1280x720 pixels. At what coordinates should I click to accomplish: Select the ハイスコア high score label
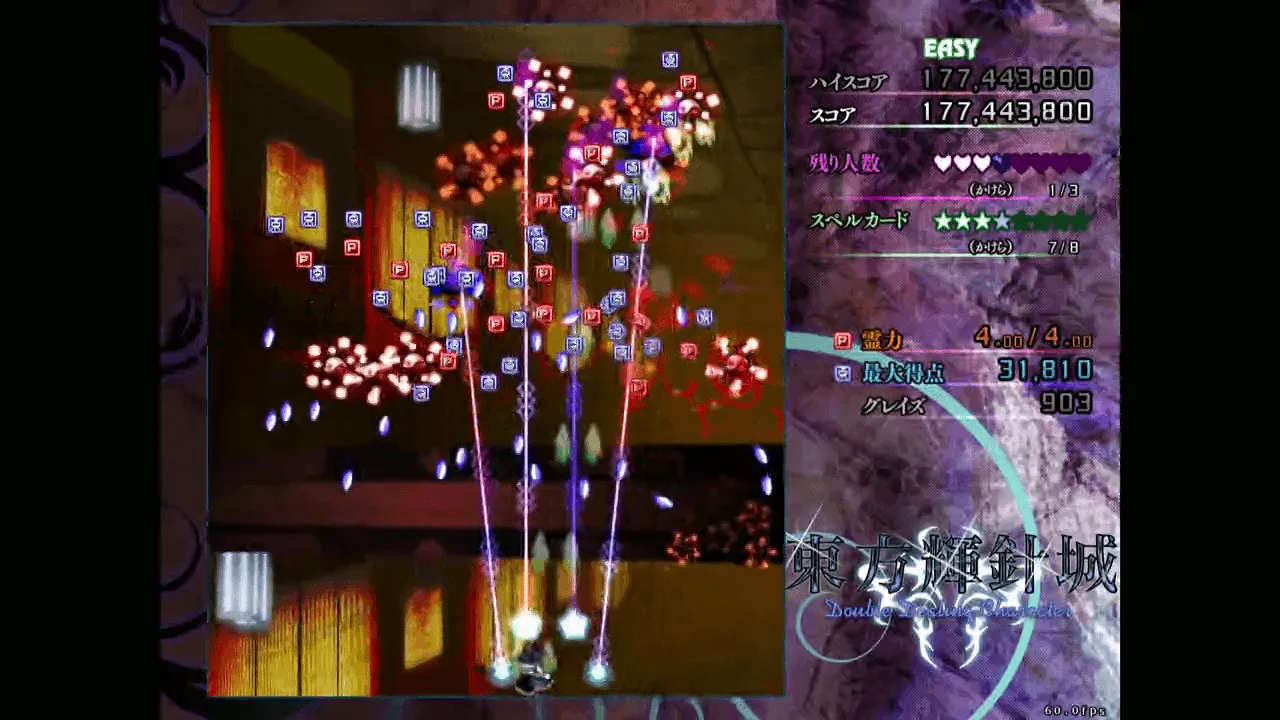point(849,80)
